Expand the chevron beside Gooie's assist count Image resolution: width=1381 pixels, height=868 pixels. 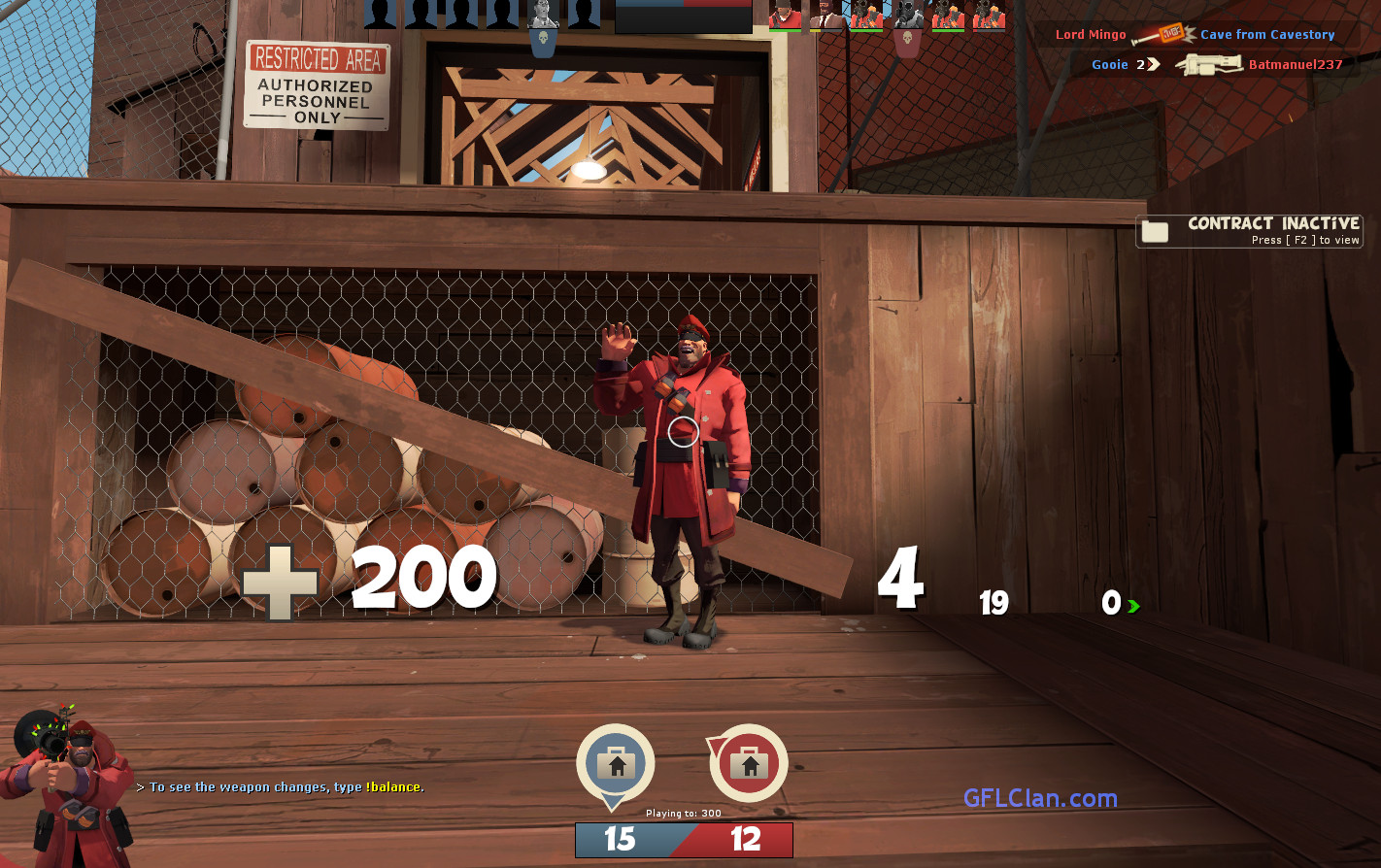tap(1154, 64)
